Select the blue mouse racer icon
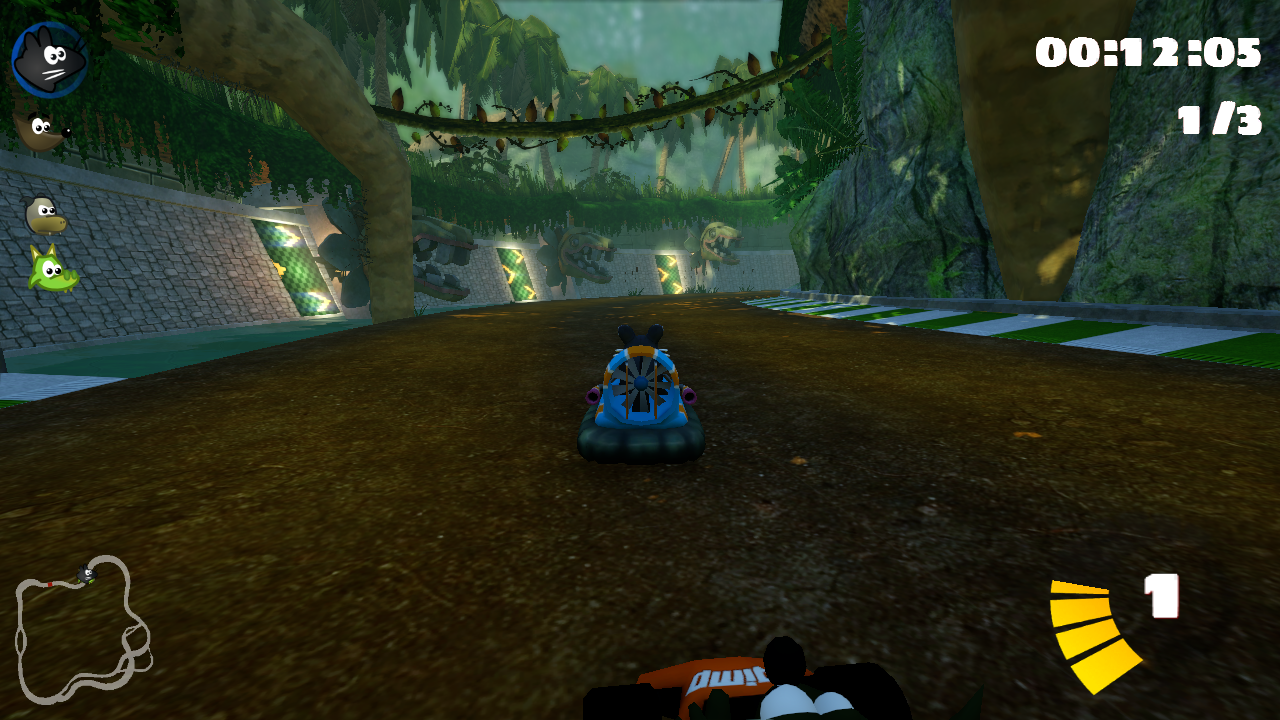The height and width of the screenshot is (720, 1280). pos(47,57)
